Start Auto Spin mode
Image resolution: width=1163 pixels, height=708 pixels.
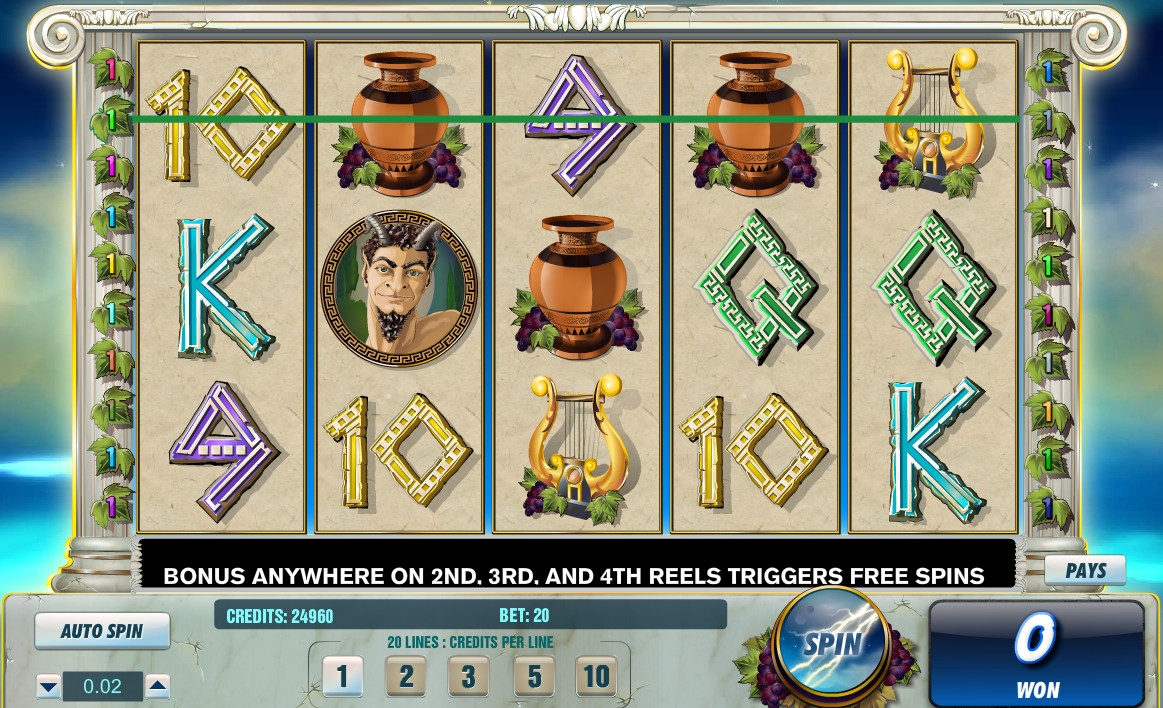tap(102, 631)
